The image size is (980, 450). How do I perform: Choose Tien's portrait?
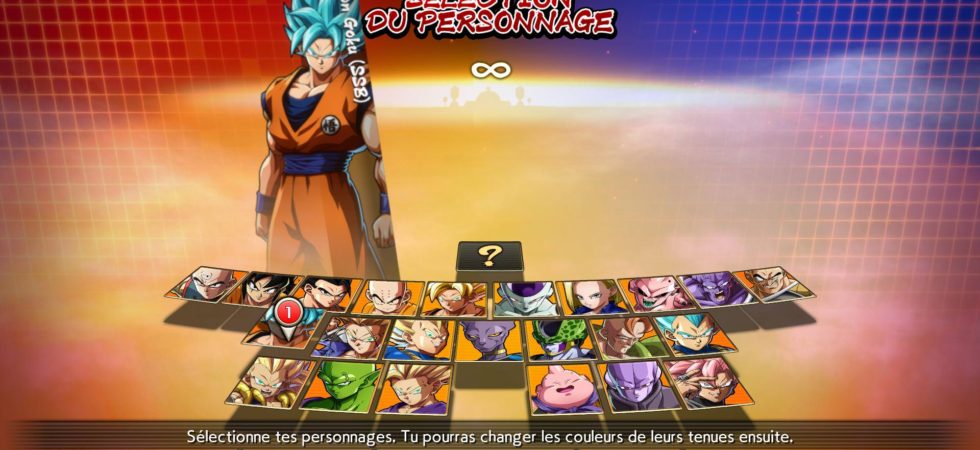pos(204,285)
